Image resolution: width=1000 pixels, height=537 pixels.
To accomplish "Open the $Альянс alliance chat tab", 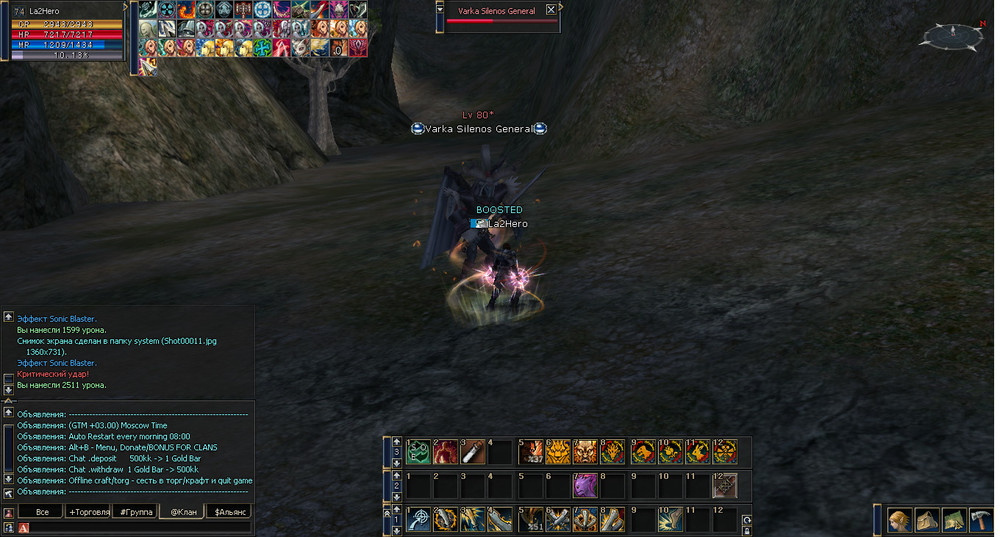I will point(229,512).
